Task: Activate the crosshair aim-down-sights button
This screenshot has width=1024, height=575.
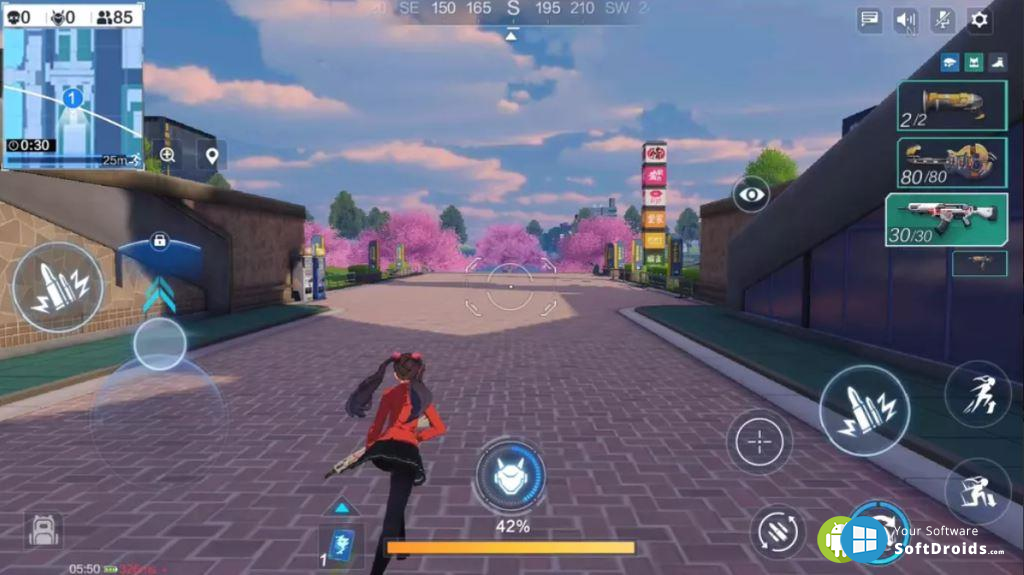Action: 759,441
